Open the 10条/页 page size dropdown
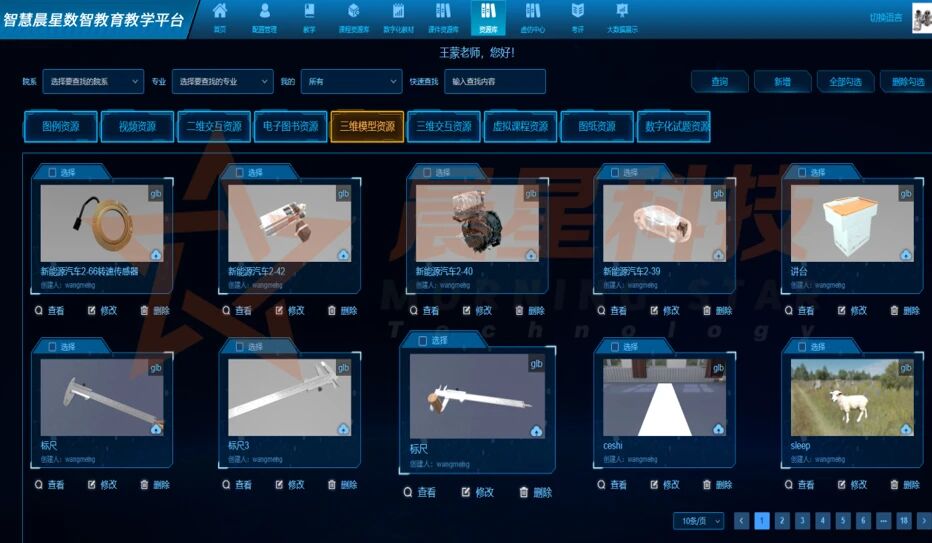Screen dimensions: 932x543 698,521
